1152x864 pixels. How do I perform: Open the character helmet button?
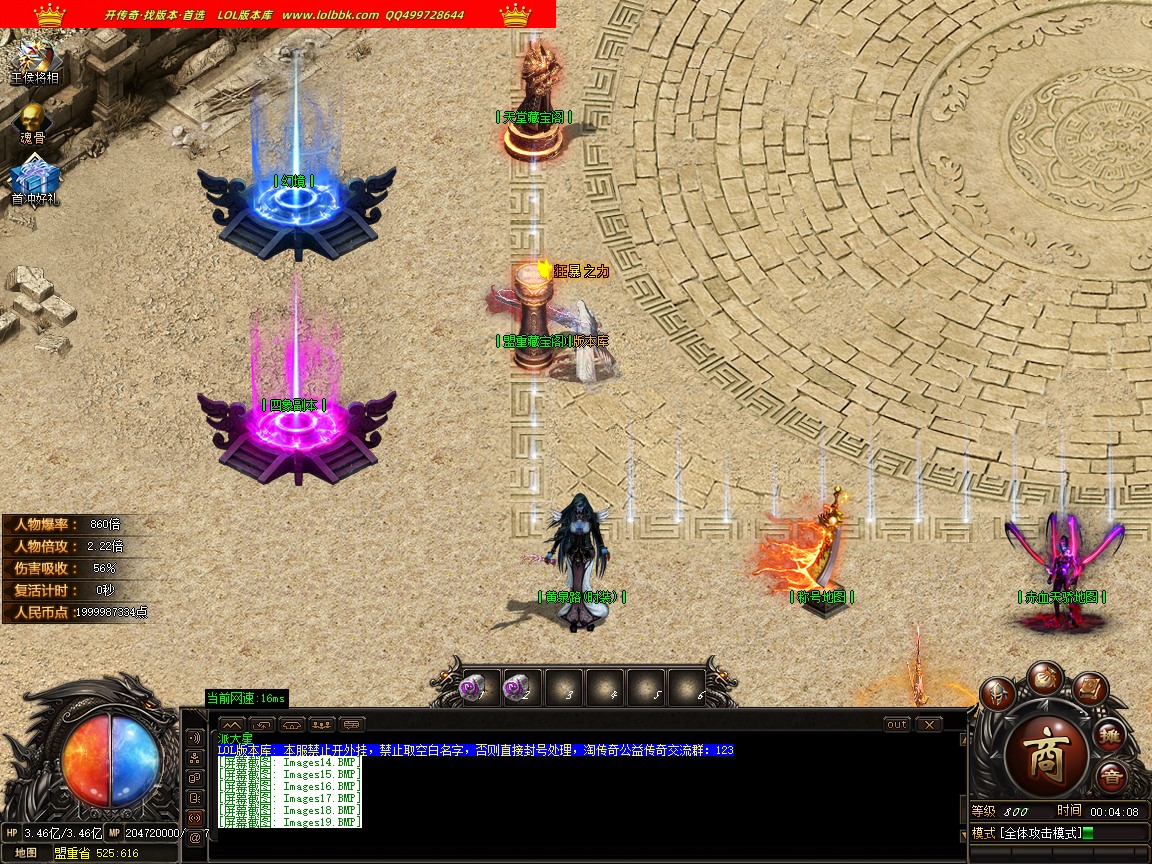998,692
